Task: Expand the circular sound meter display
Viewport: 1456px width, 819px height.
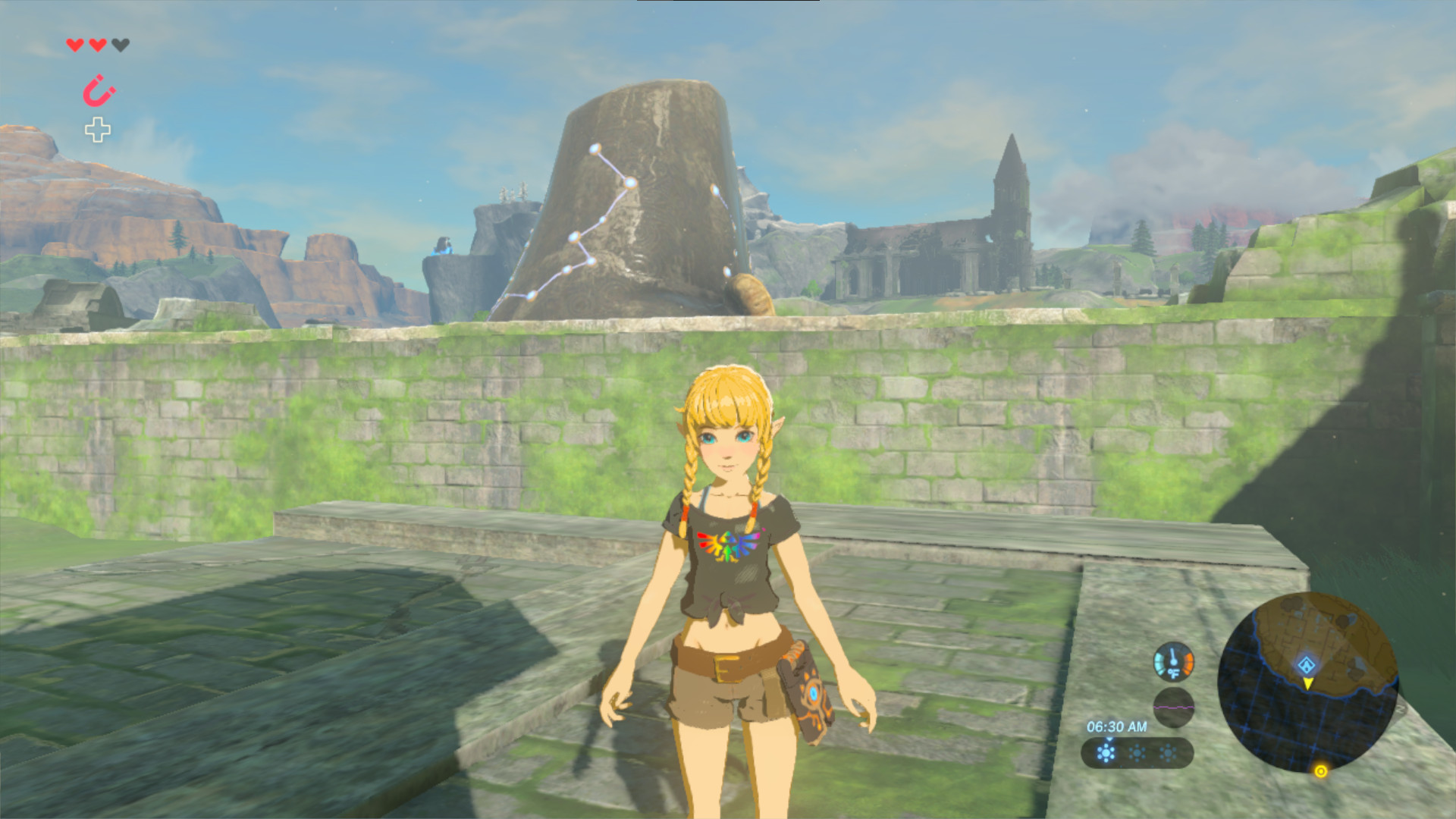Action: [x=1174, y=708]
